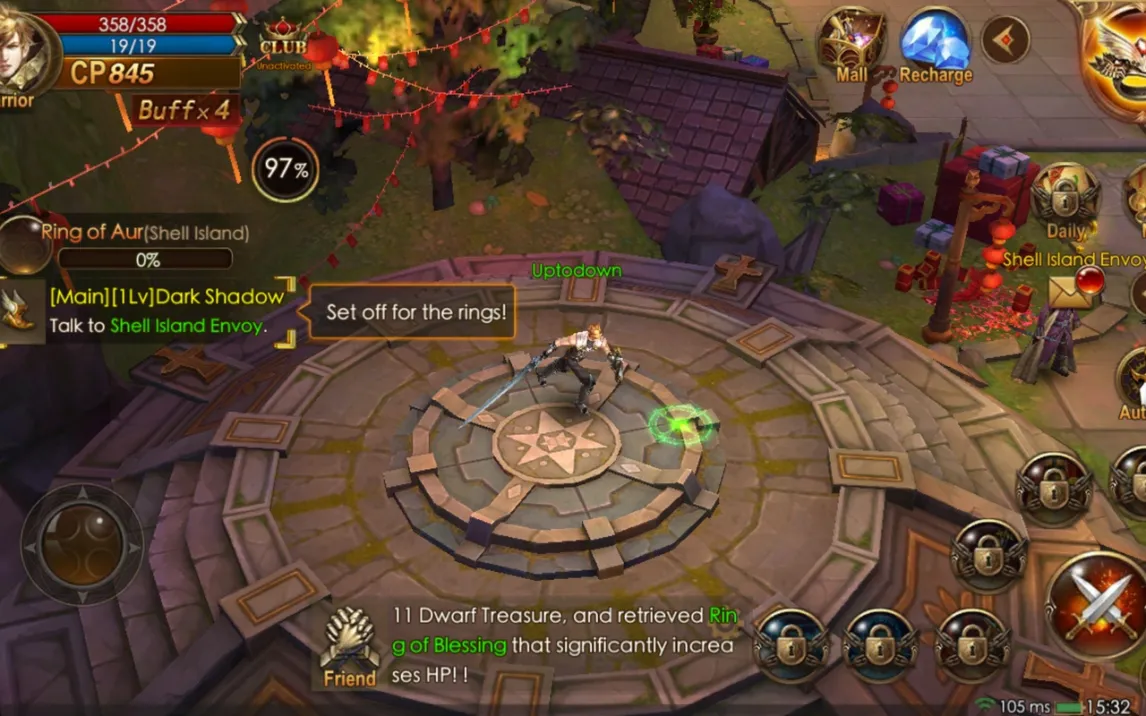Image resolution: width=1146 pixels, height=716 pixels.
Task: Tap the 97% circular indicator
Action: [x=286, y=169]
